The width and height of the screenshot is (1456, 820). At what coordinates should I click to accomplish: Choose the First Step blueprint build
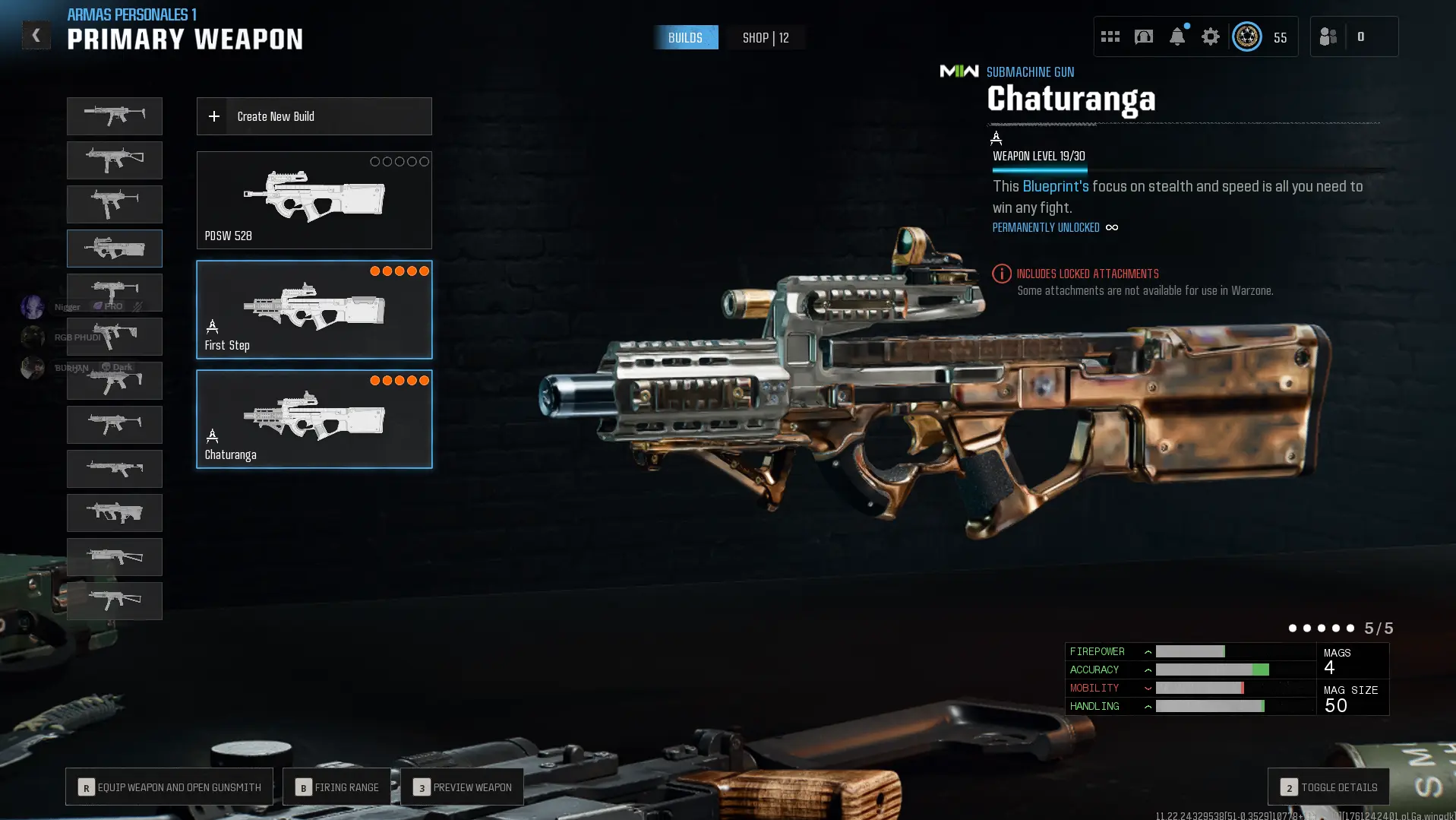click(x=314, y=309)
